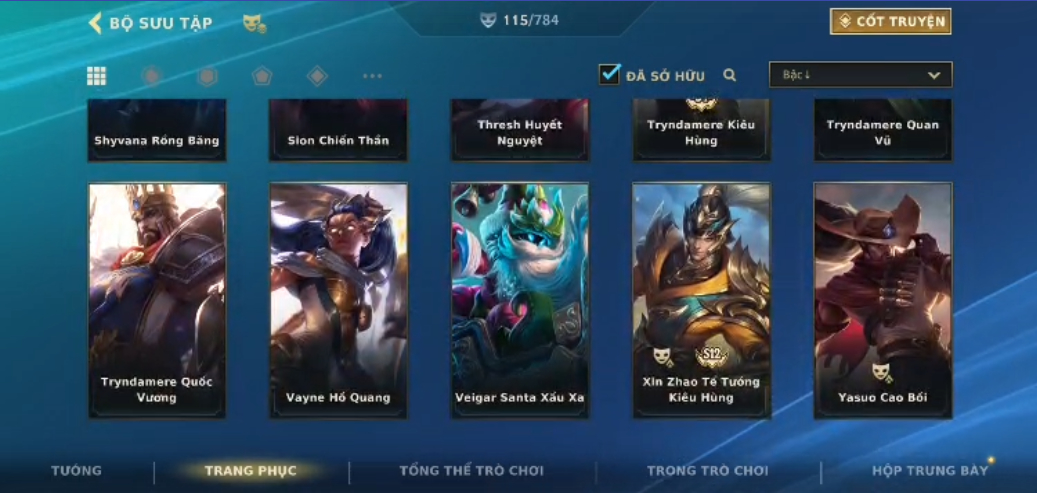
Task: Click the mask icon beside the collection title
Action: tap(254, 23)
